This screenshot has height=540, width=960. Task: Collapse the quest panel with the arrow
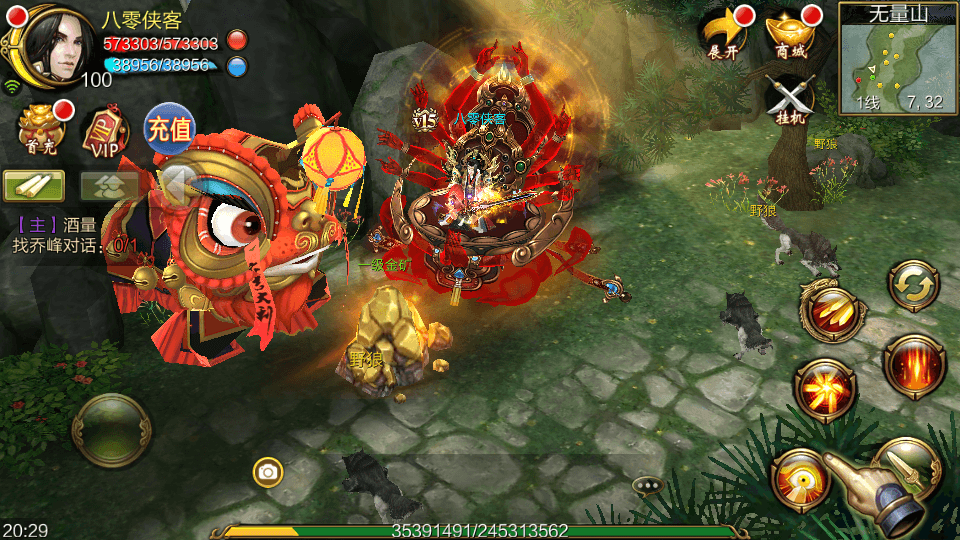(178, 185)
